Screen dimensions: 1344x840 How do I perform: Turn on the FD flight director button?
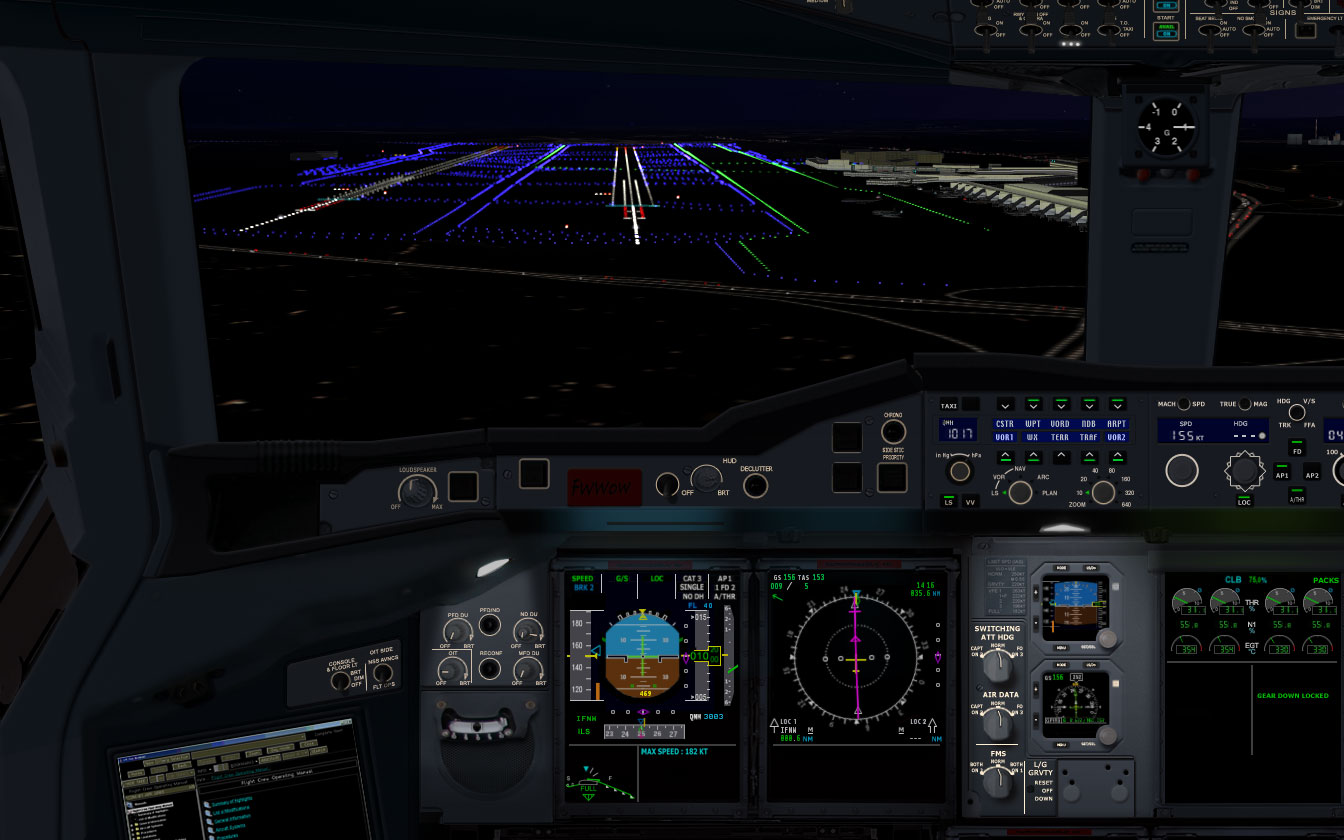point(1297,448)
